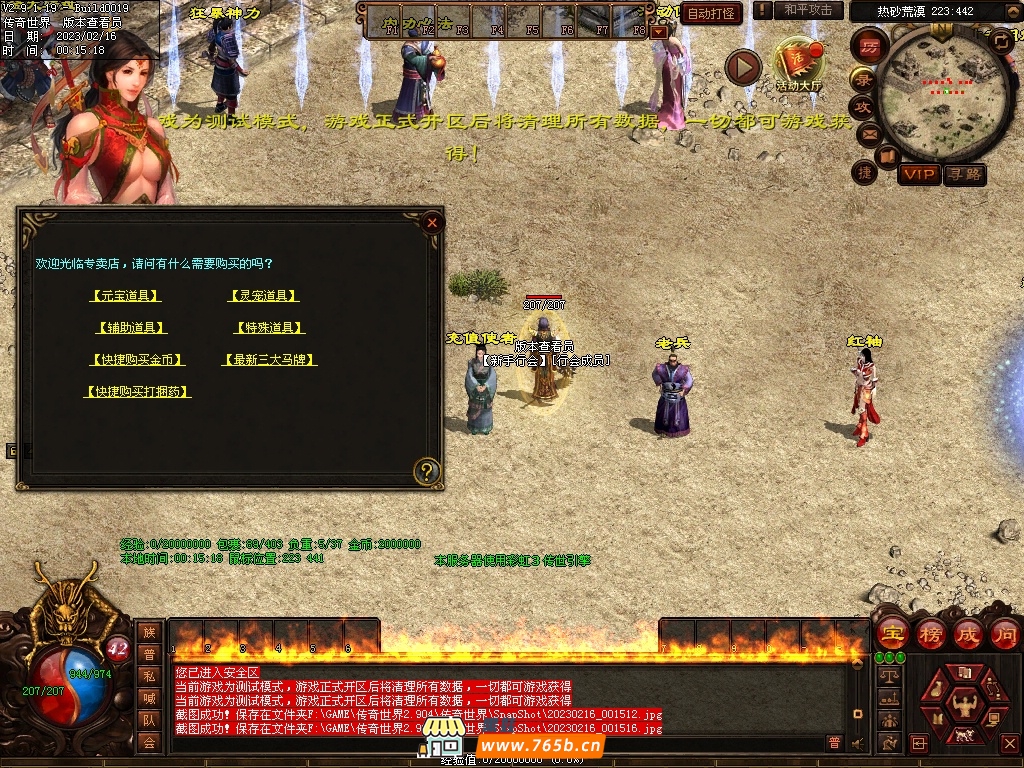Image resolution: width=1024 pixels, height=768 pixels.
Task: Select 辅助道具 in the shop dialog
Action: [x=131, y=328]
